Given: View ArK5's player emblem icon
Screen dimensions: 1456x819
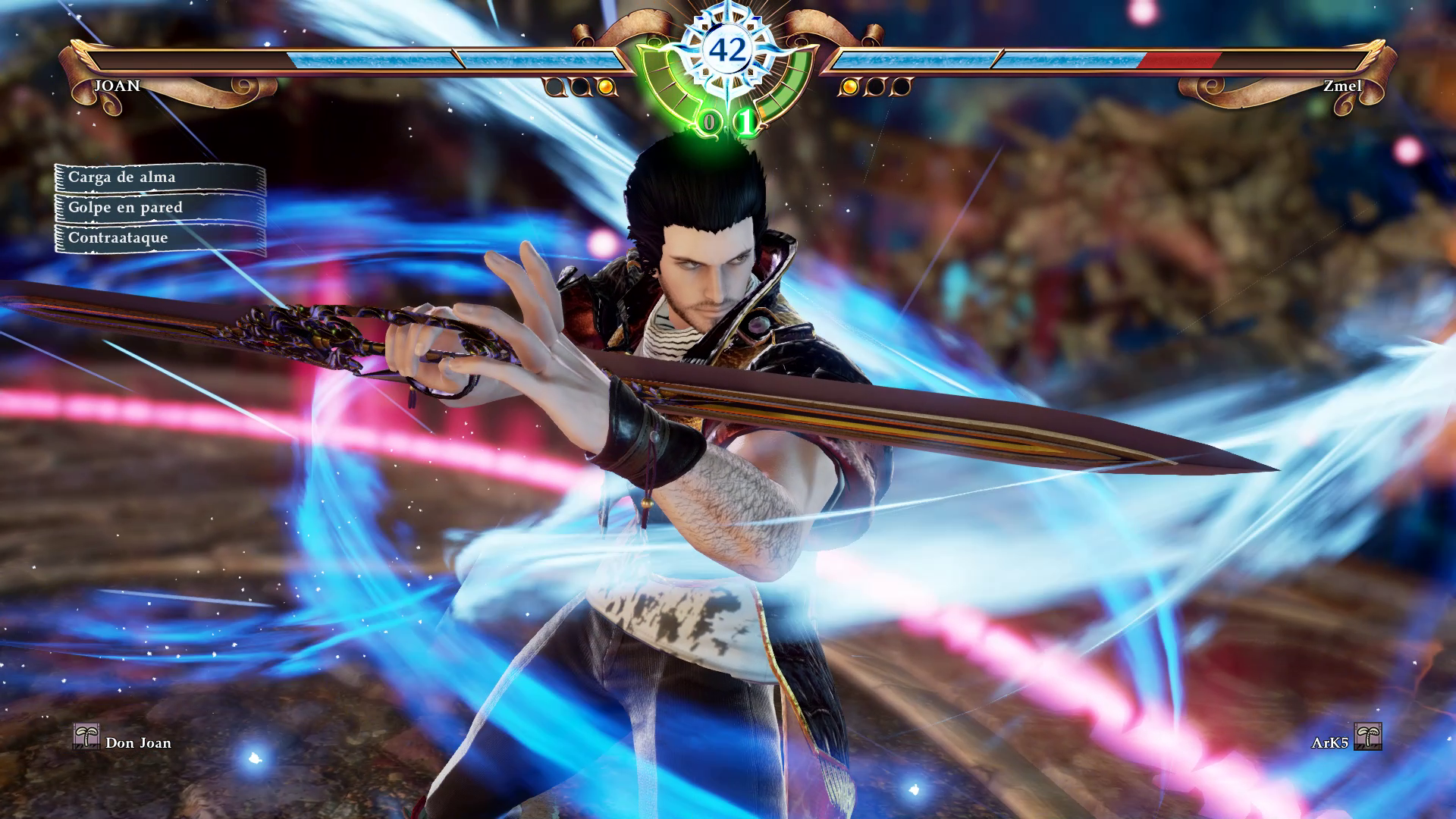Looking at the screenshot, I should pyautogui.click(x=1367, y=736).
